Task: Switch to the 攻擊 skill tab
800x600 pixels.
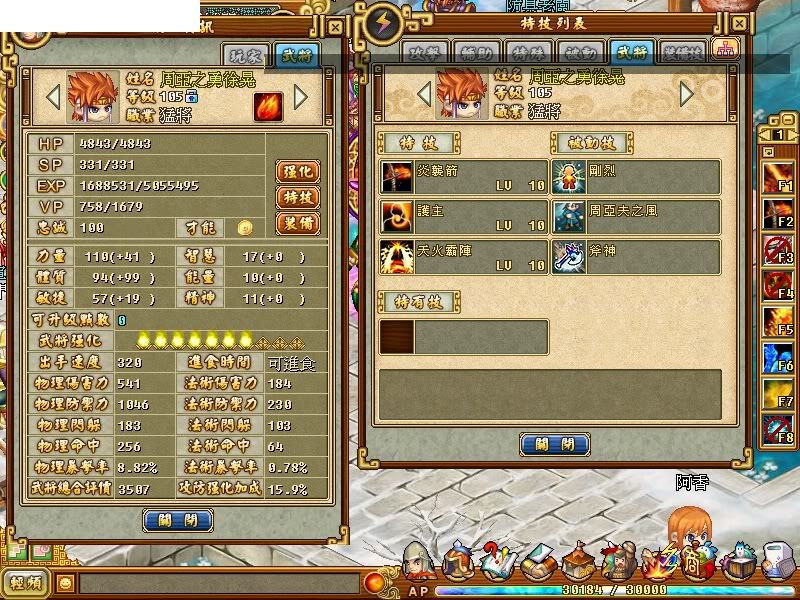Action: 424,54
